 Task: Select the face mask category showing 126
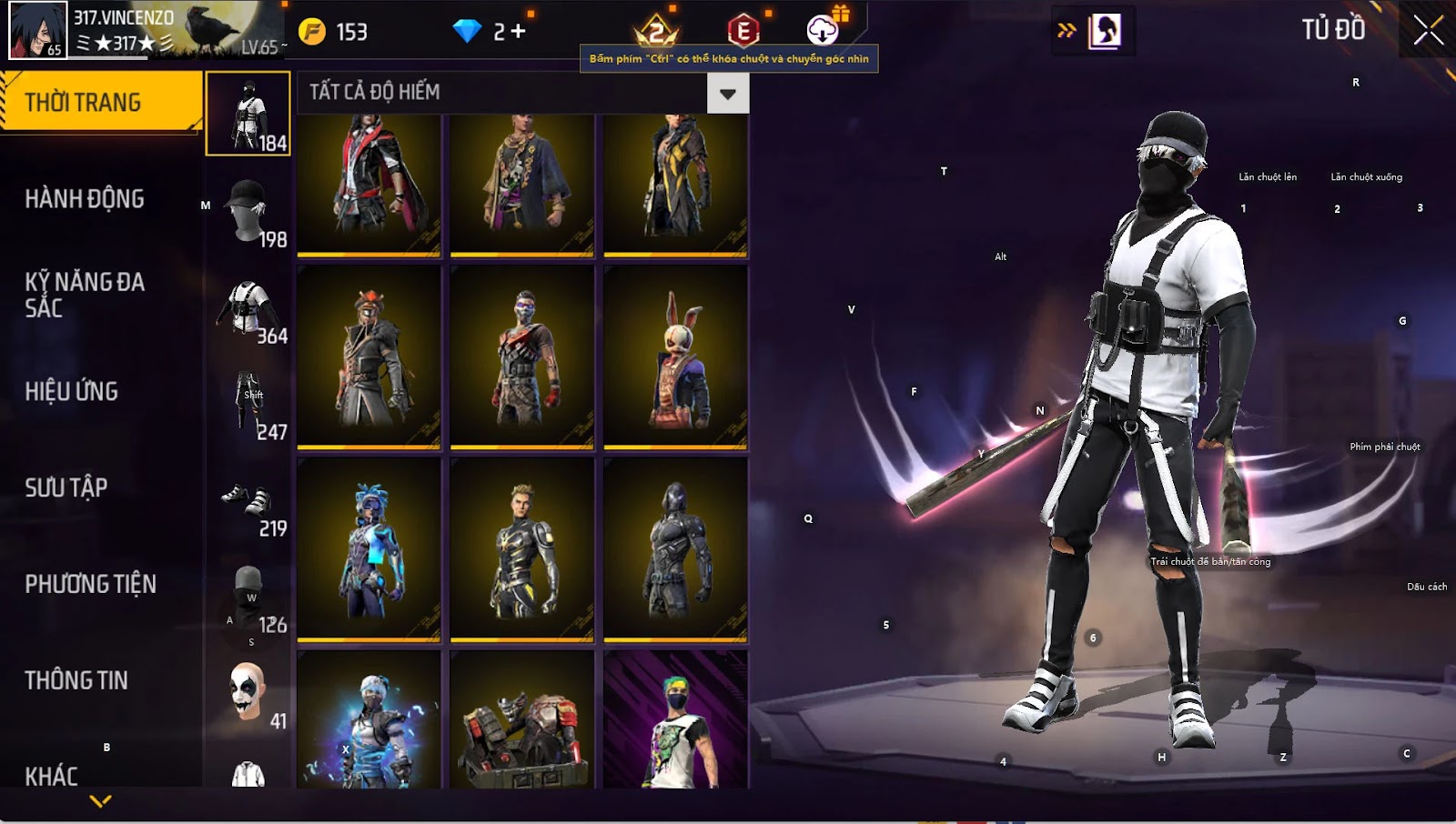[x=248, y=597]
